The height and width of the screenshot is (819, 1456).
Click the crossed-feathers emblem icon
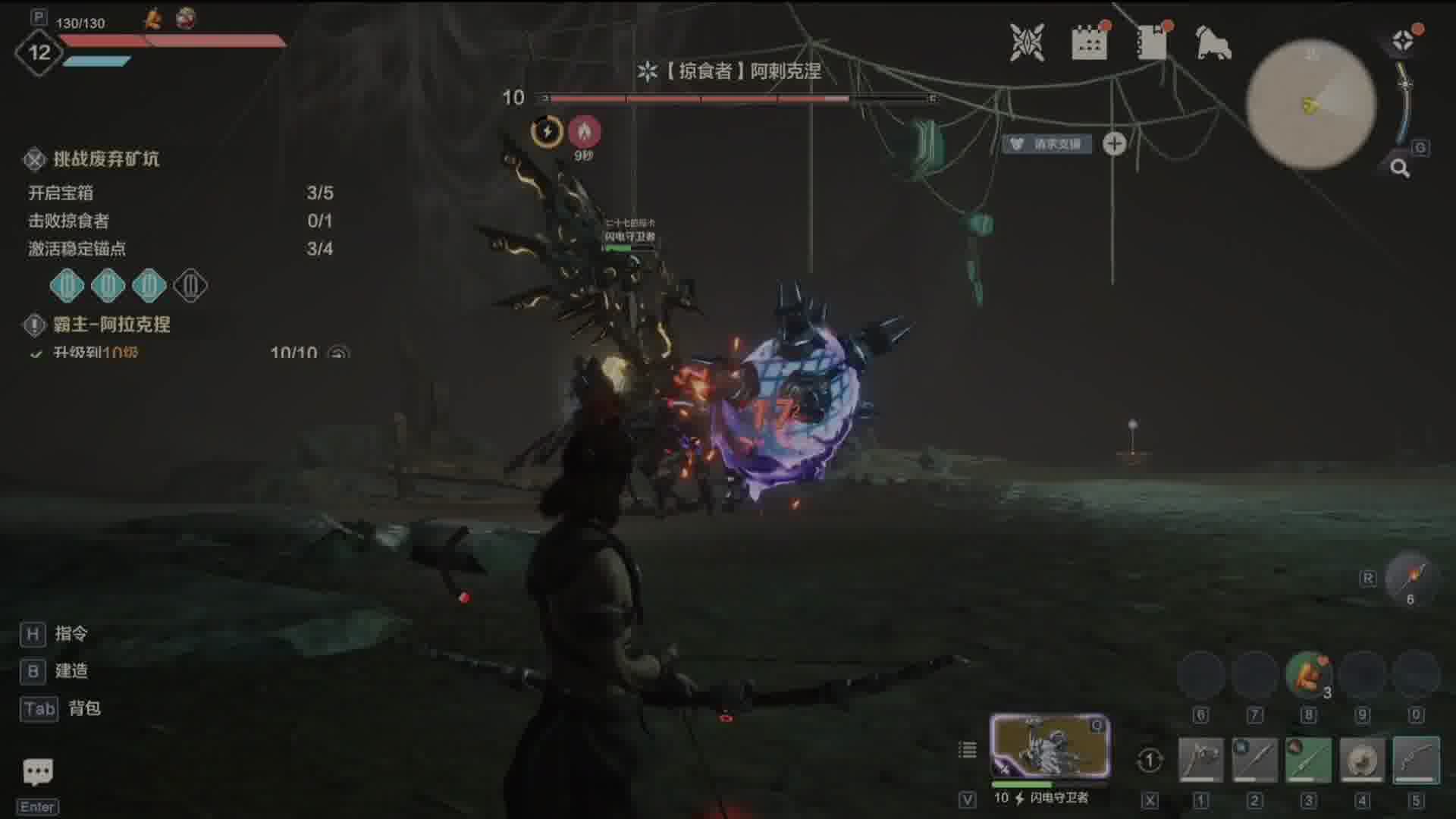(1027, 42)
